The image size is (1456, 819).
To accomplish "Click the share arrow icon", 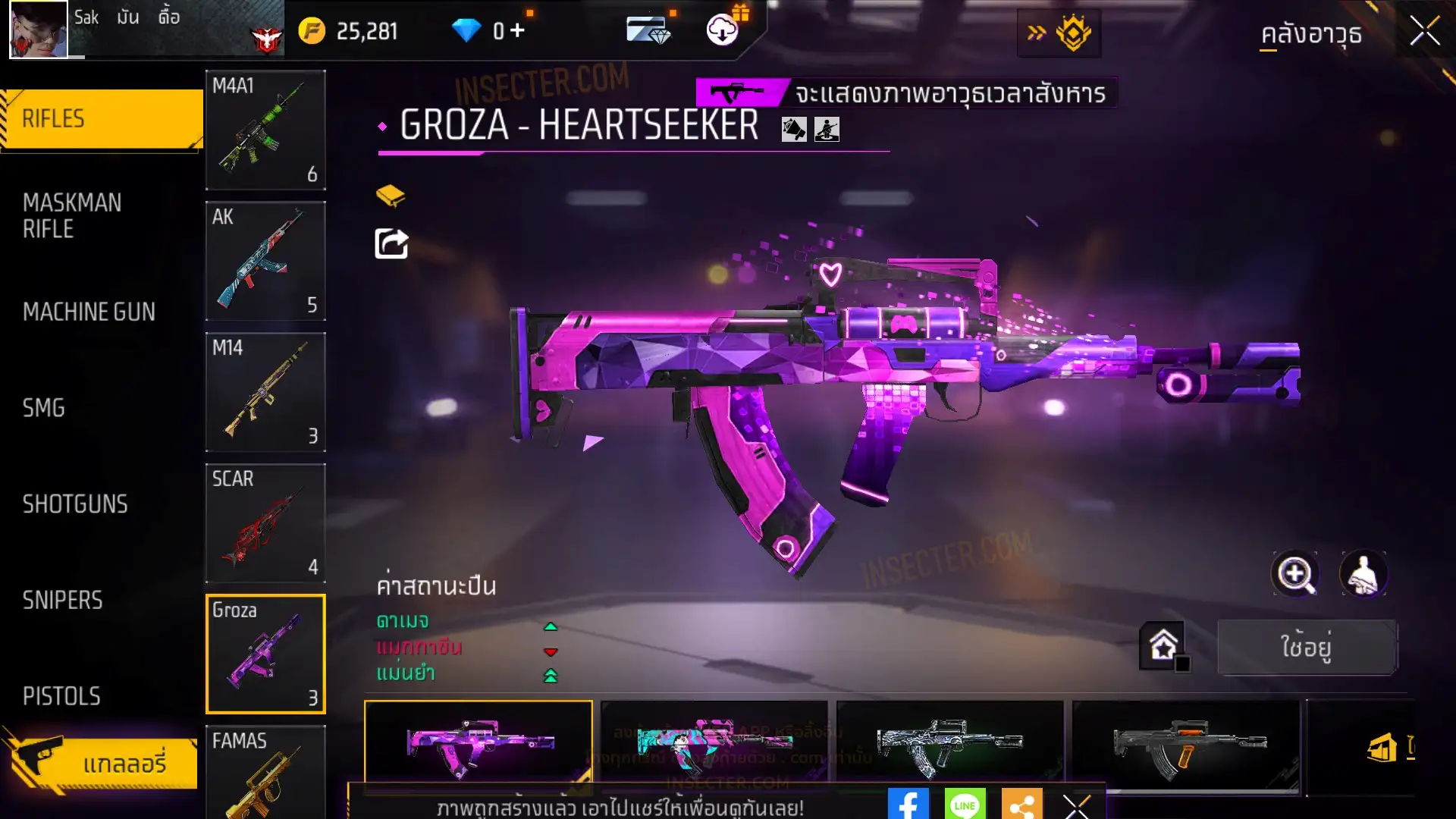I will (x=391, y=244).
